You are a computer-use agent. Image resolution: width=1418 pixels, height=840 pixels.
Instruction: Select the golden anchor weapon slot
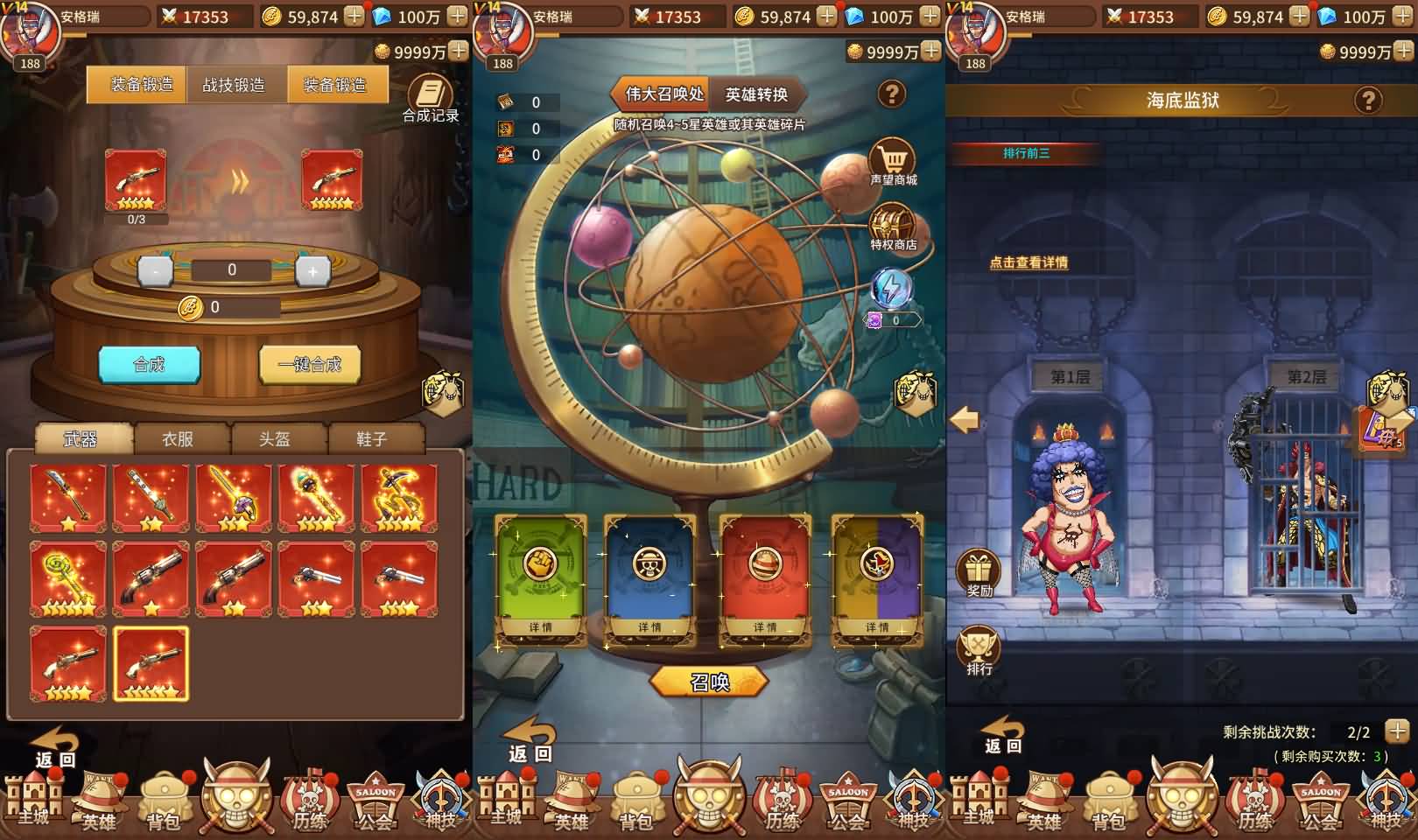pyautogui.click(x=399, y=497)
